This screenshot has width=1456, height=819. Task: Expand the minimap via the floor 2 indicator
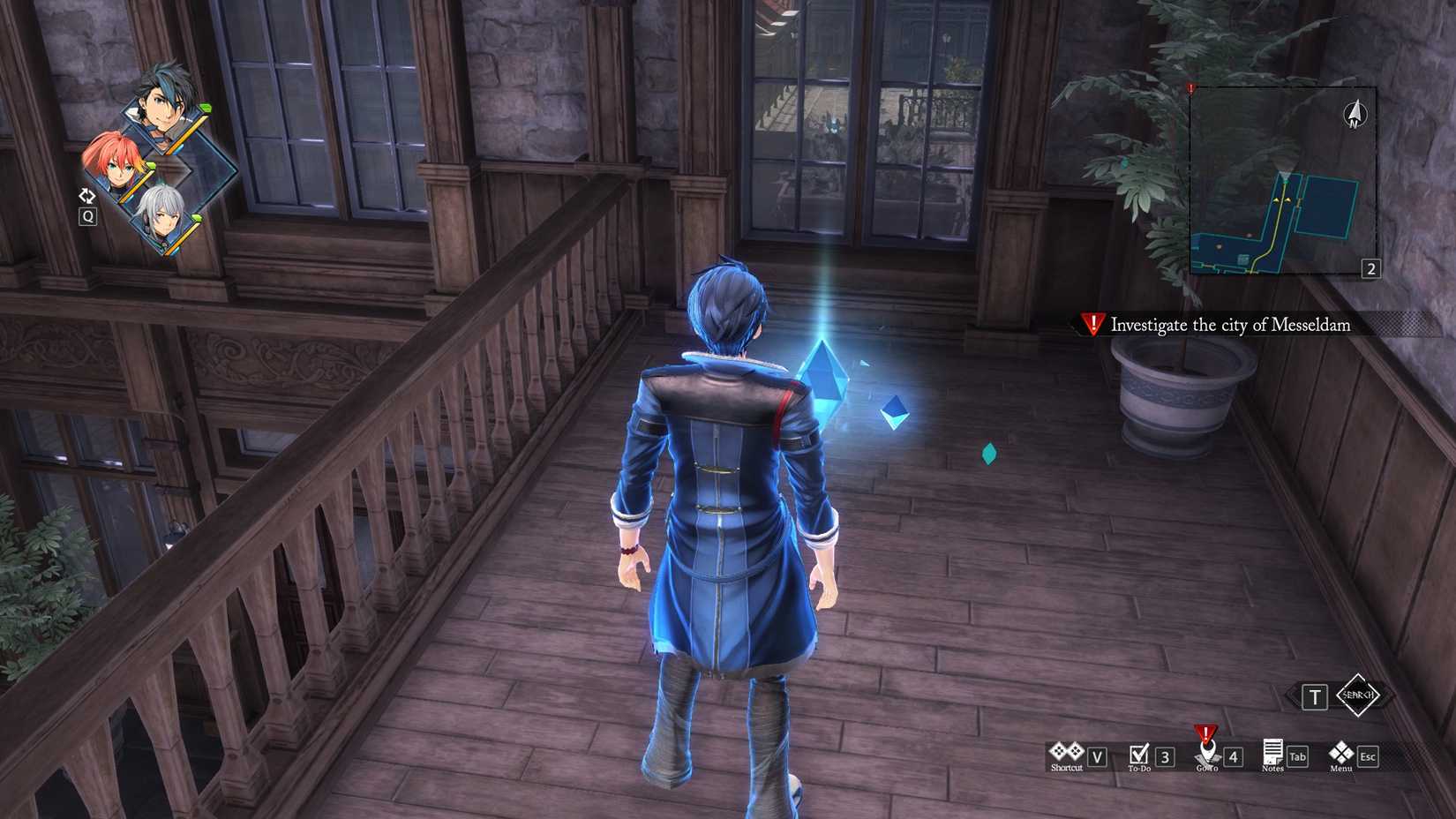[x=1371, y=267]
